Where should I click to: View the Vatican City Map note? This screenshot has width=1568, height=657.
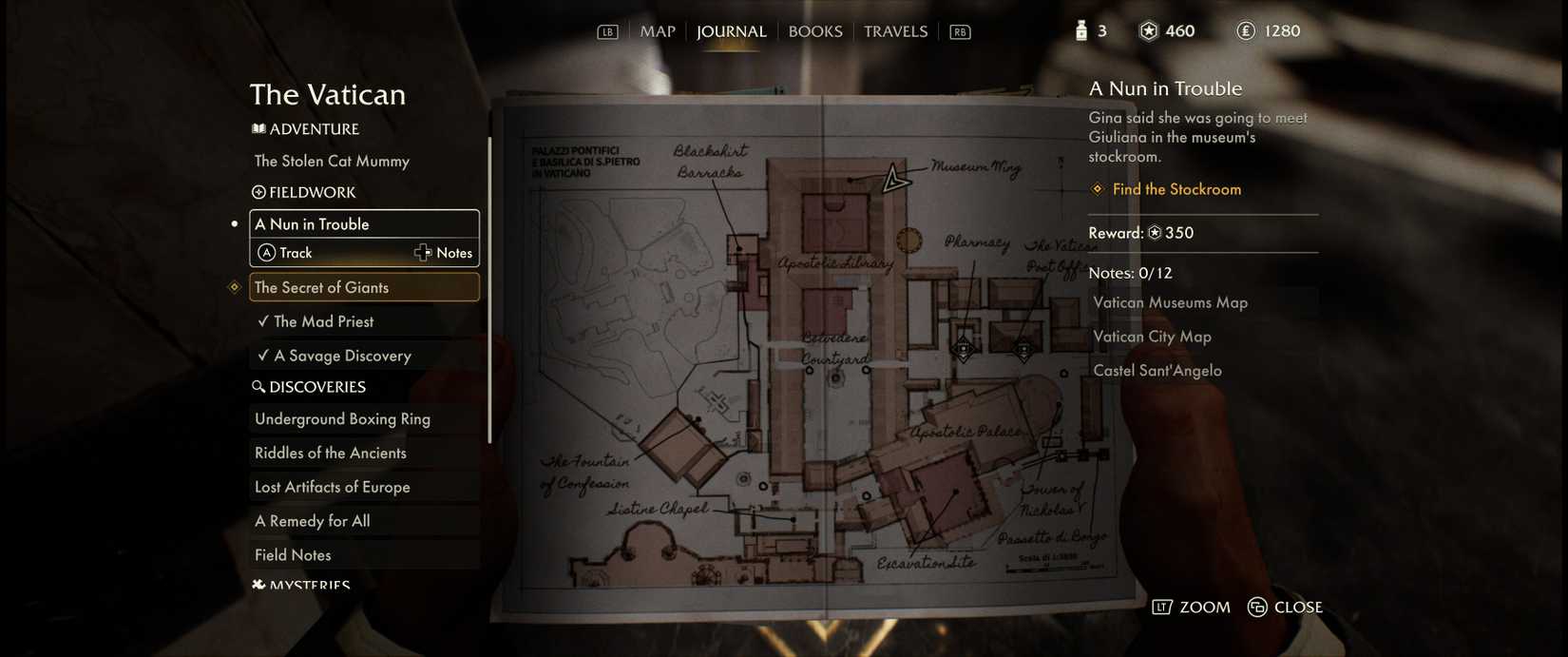click(1152, 337)
